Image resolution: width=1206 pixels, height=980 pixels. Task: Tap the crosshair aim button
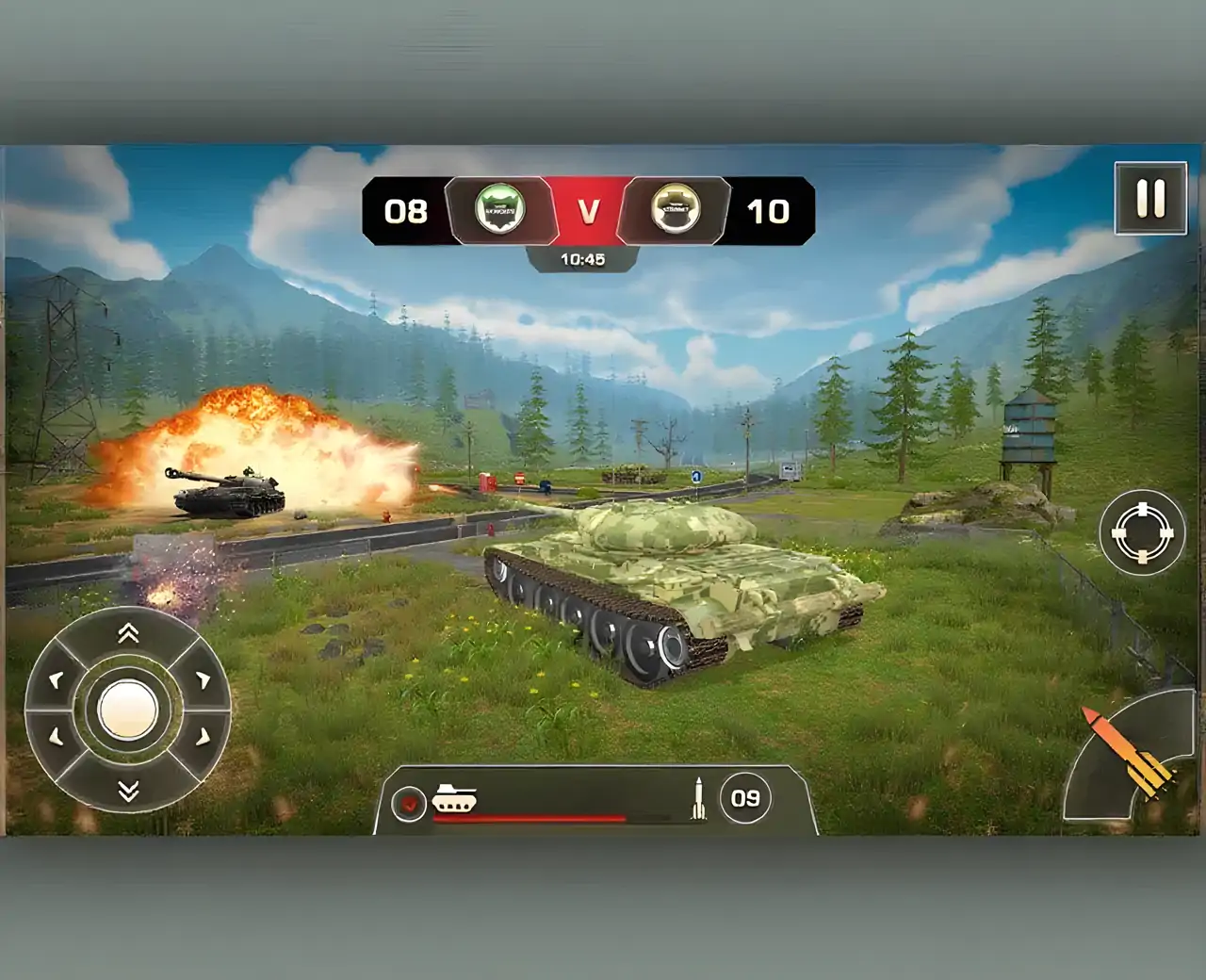(x=1142, y=532)
